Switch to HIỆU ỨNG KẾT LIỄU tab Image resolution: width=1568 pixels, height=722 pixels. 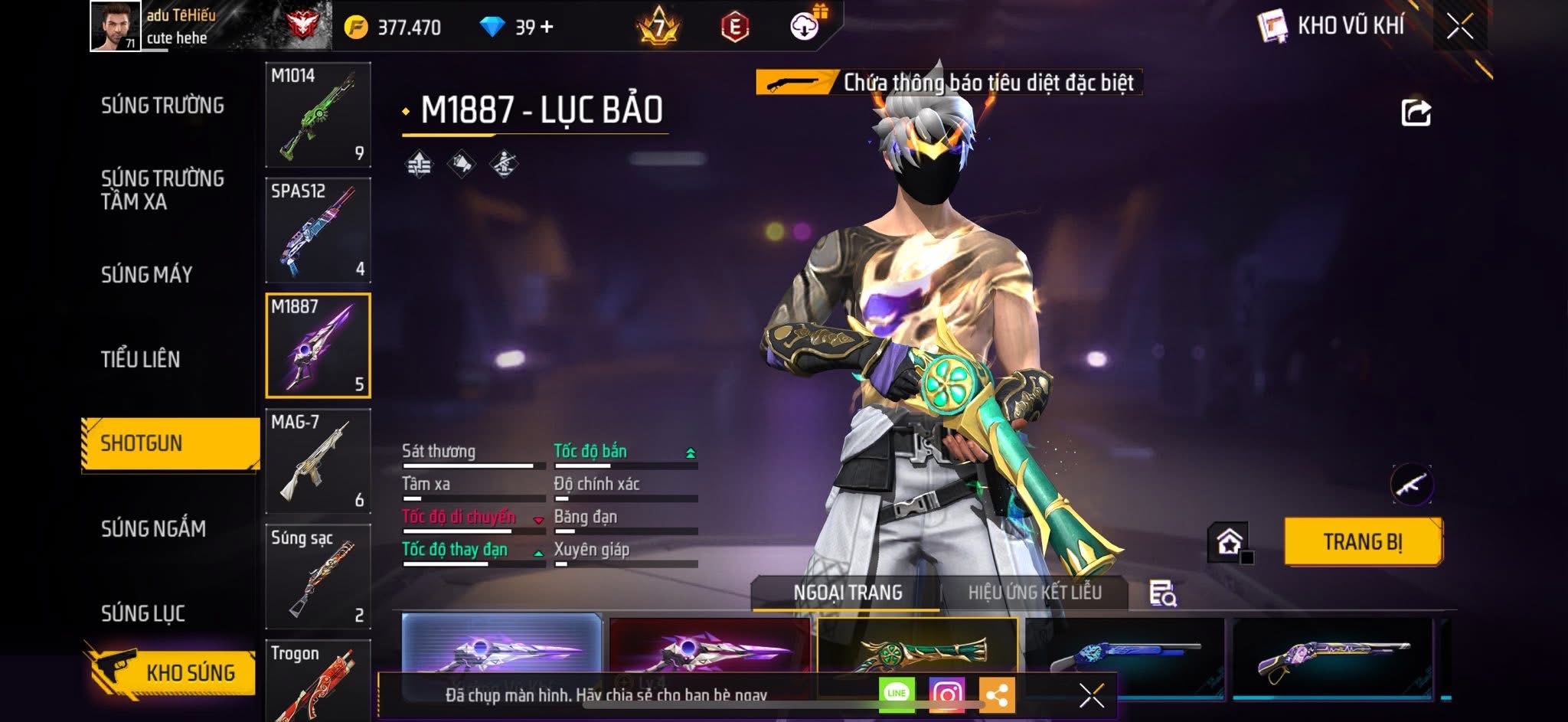coord(1034,593)
